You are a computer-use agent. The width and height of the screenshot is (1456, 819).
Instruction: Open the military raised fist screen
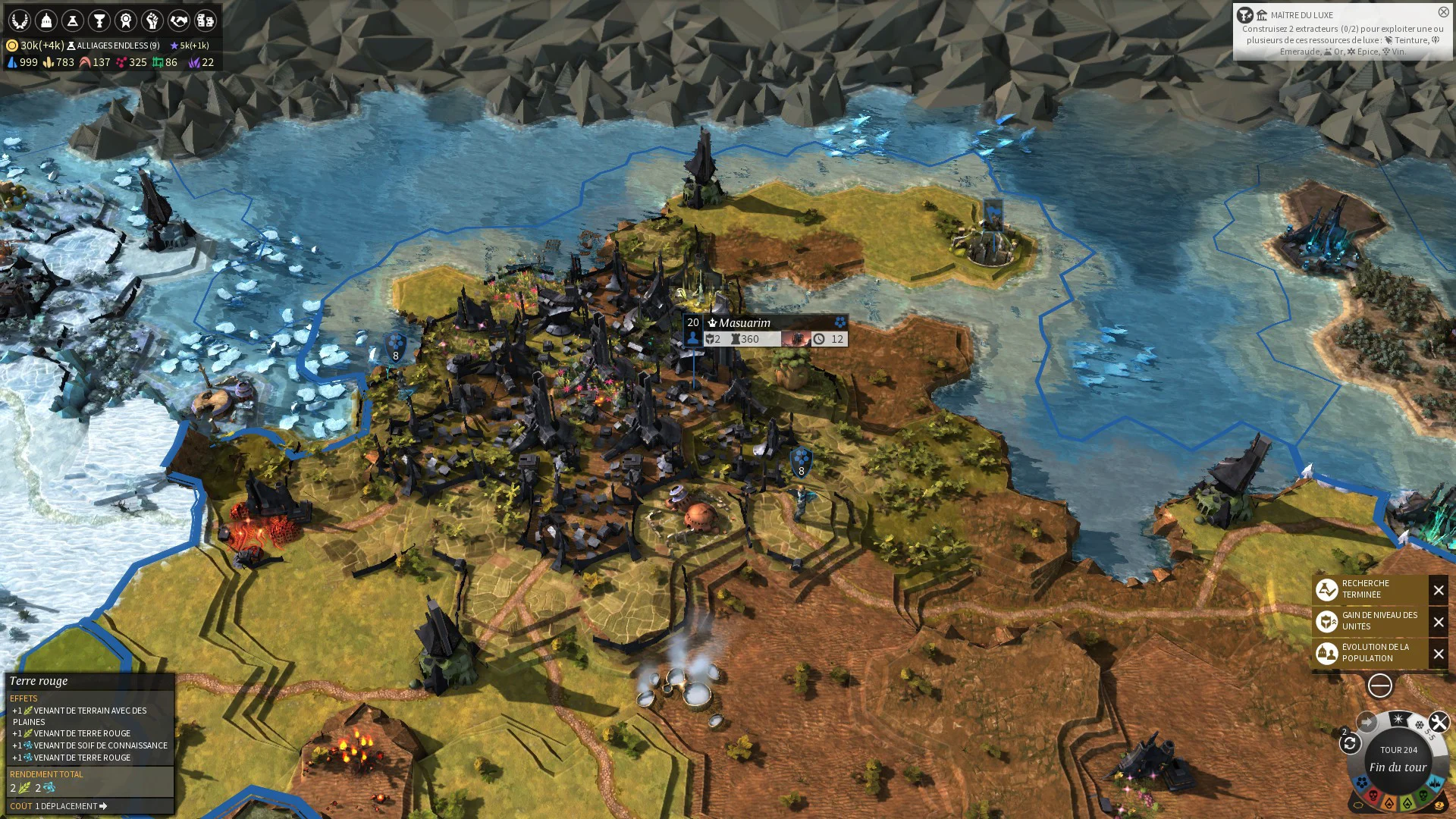[152, 20]
